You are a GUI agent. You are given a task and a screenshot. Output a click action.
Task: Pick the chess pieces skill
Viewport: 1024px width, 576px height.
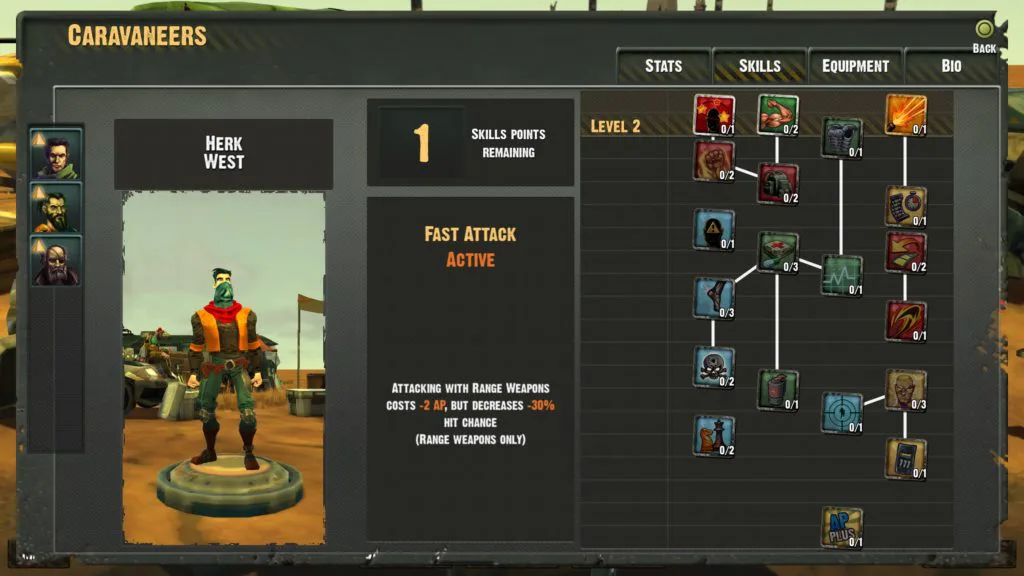pos(714,435)
